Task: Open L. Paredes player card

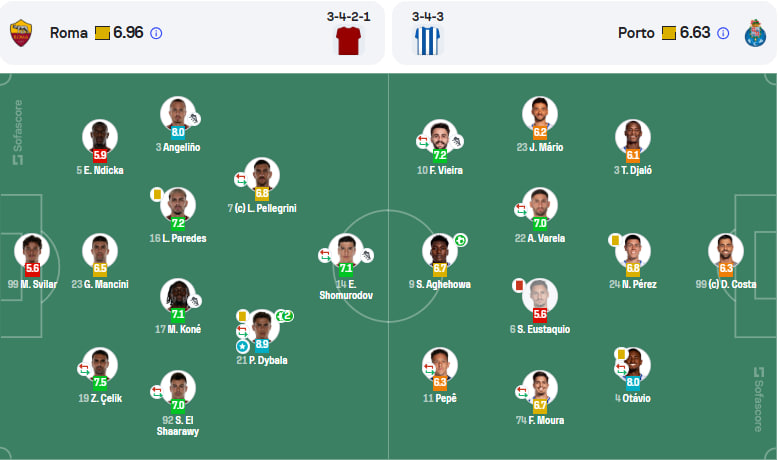Action: tap(178, 205)
